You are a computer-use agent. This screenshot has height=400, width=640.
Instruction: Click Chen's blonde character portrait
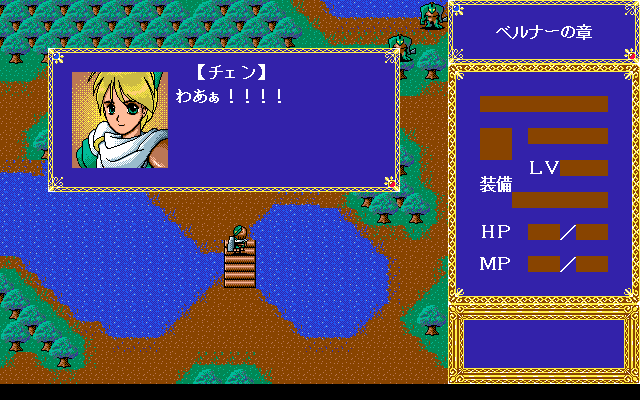tap(119, 120)
